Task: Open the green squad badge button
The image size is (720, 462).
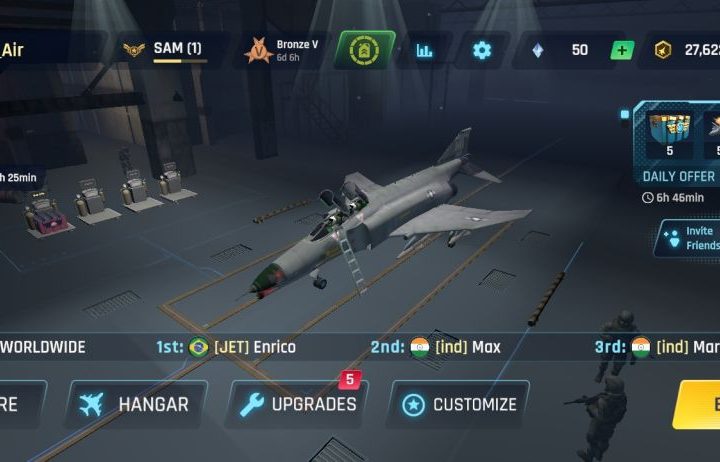Action: (x=364, y=50)
